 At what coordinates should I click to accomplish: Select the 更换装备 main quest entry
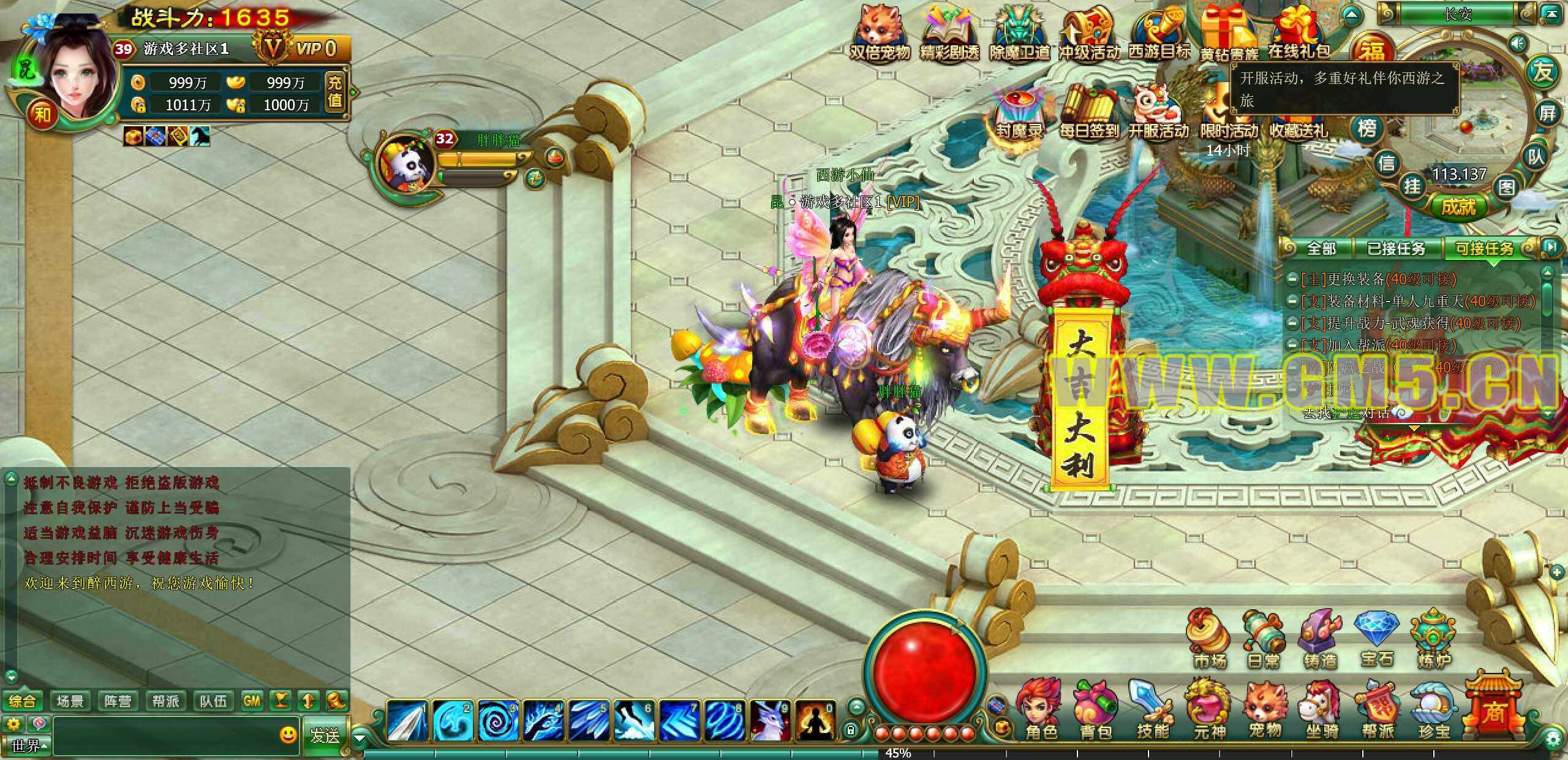(1378, 279)
